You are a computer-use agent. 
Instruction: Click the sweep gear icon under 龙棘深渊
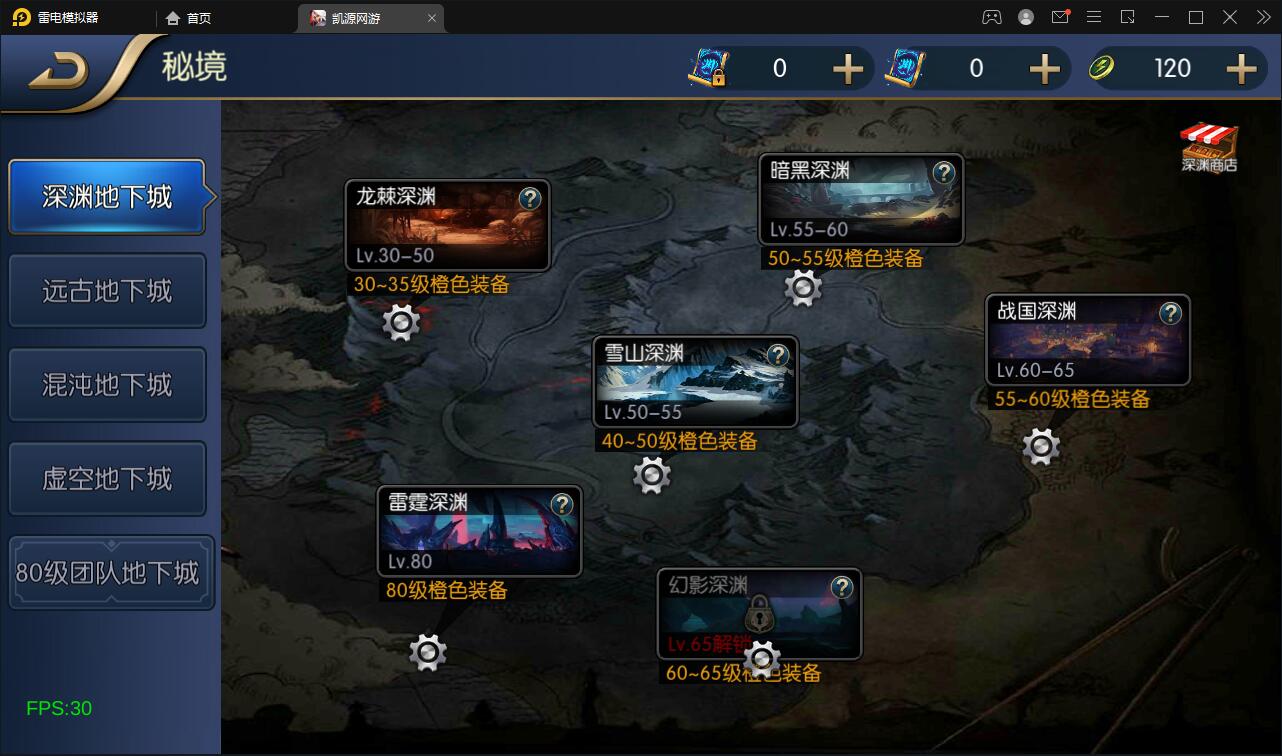401,324
